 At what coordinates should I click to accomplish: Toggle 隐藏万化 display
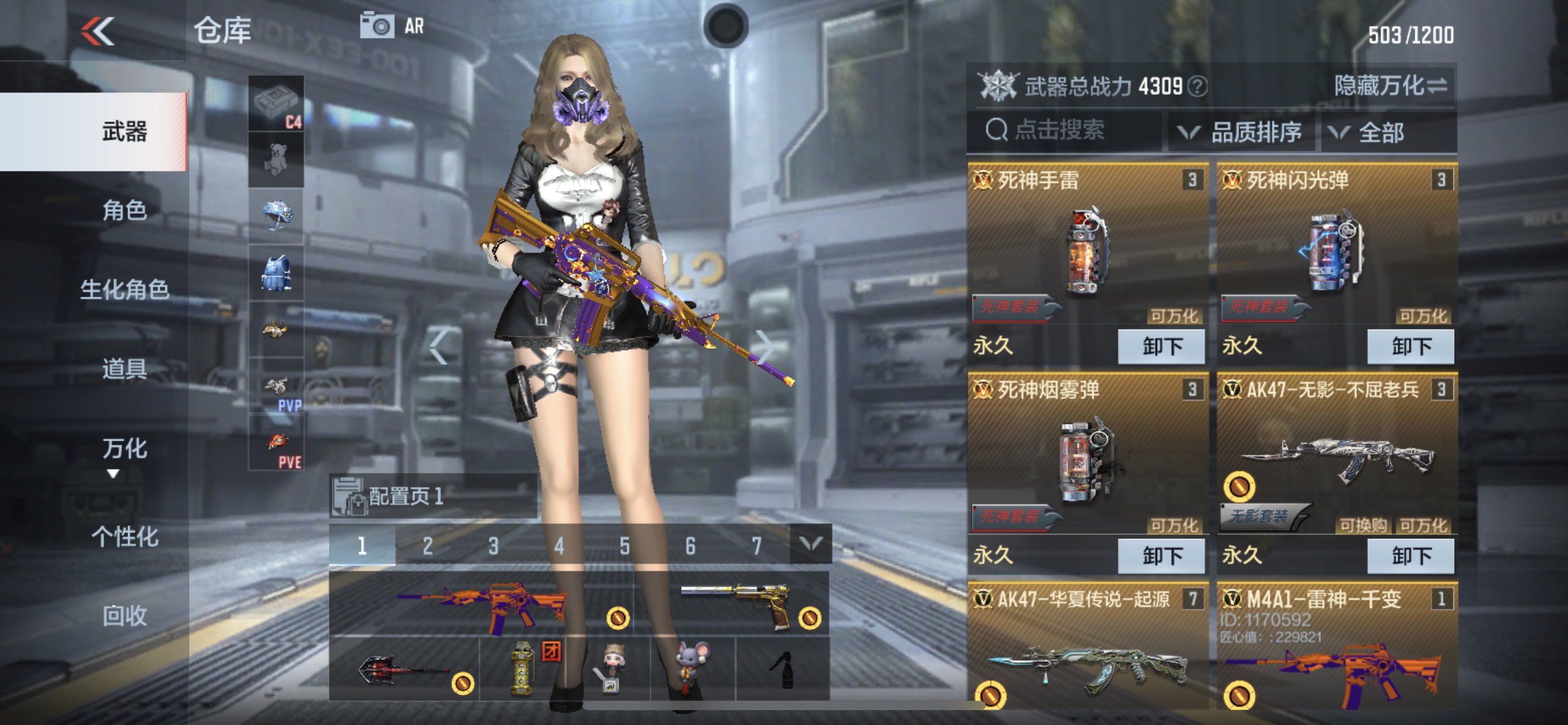pyautogui.click(x=1390, y=86)
